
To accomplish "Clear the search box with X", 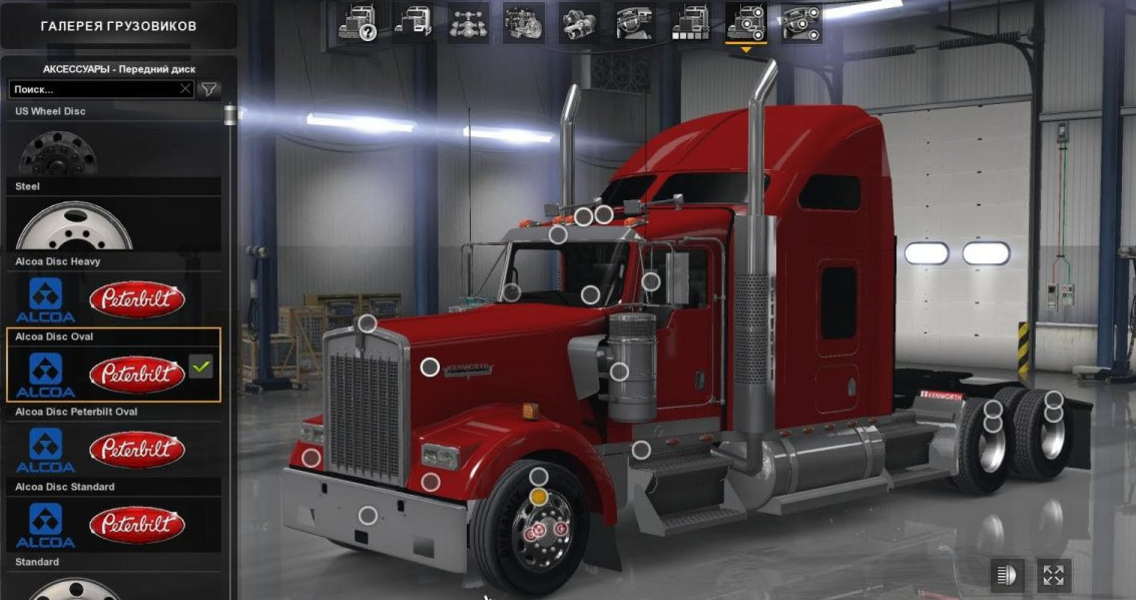I will pyautogui.click(x=185, y=89).
